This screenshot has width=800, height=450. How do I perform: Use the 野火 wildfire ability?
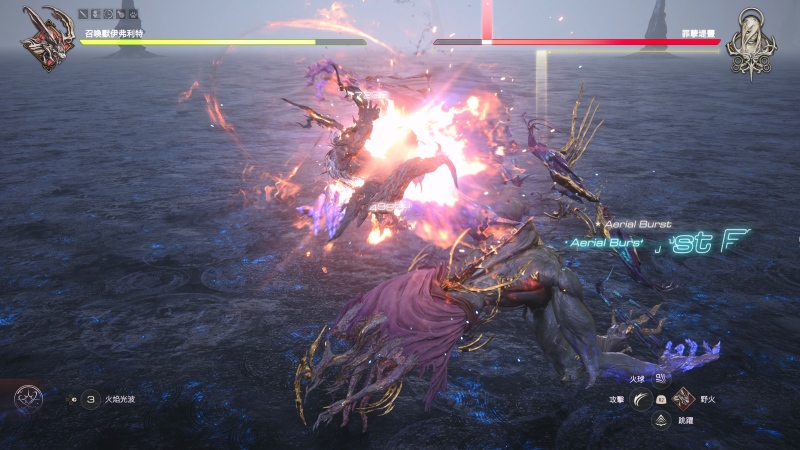[683, 399]
